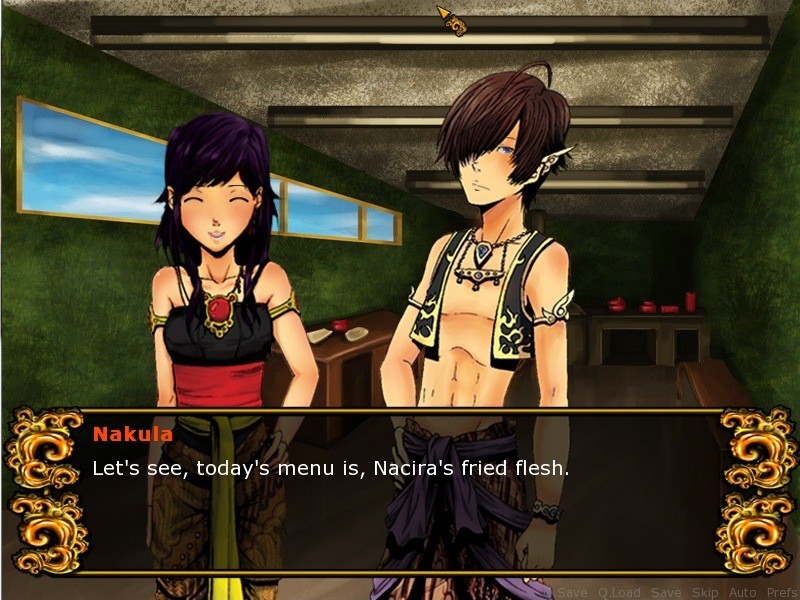Quick save with the Q.Save button
Image resolution: width=800 pixels, height=600 pixels.
pos(567,593)
